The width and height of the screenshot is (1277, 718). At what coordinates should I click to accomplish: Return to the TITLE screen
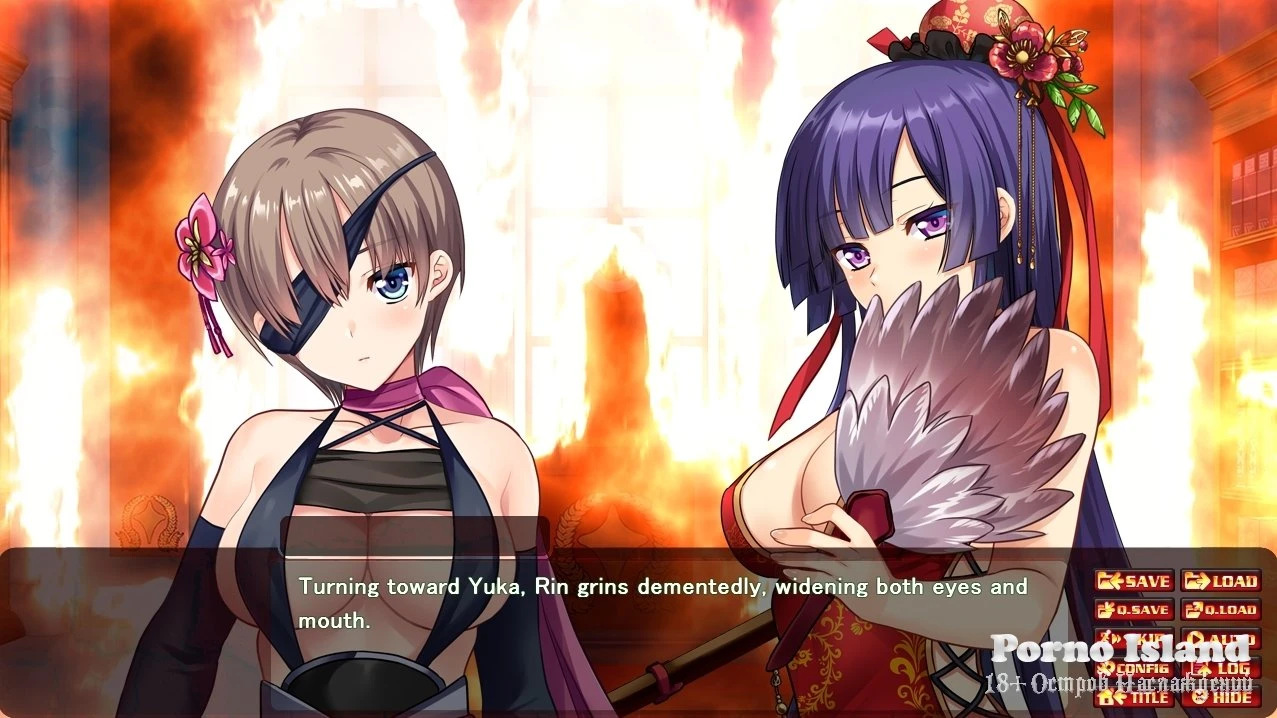[x=1134, y=697]
